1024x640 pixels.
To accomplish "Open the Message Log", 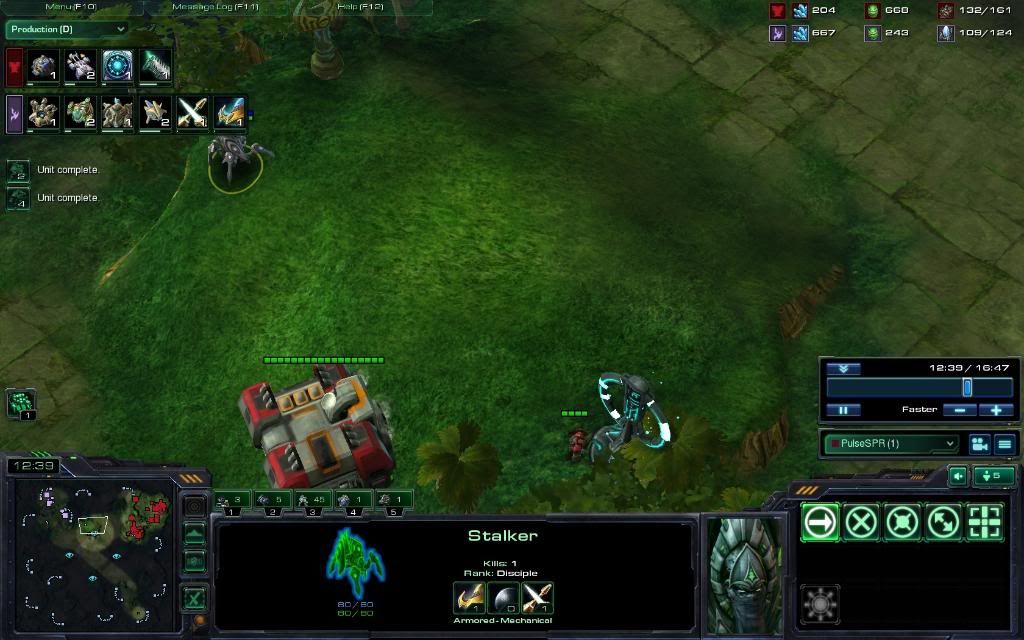I will coord(215,7).
